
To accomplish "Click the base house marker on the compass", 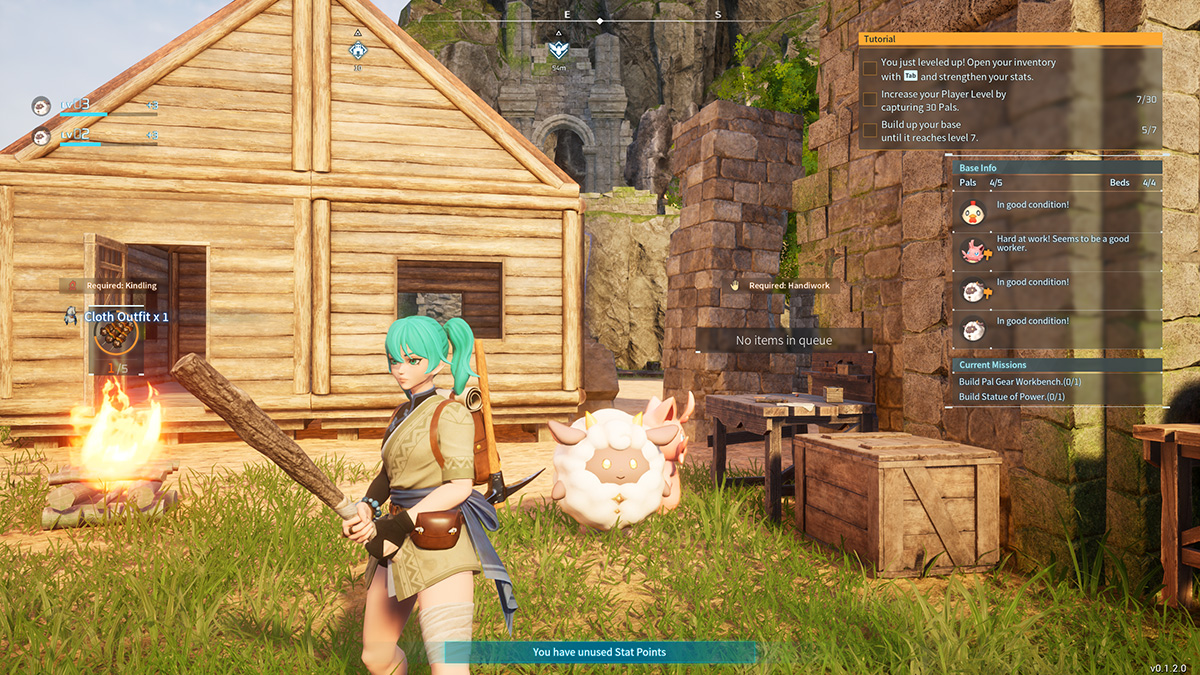I will tap(357, 50).
